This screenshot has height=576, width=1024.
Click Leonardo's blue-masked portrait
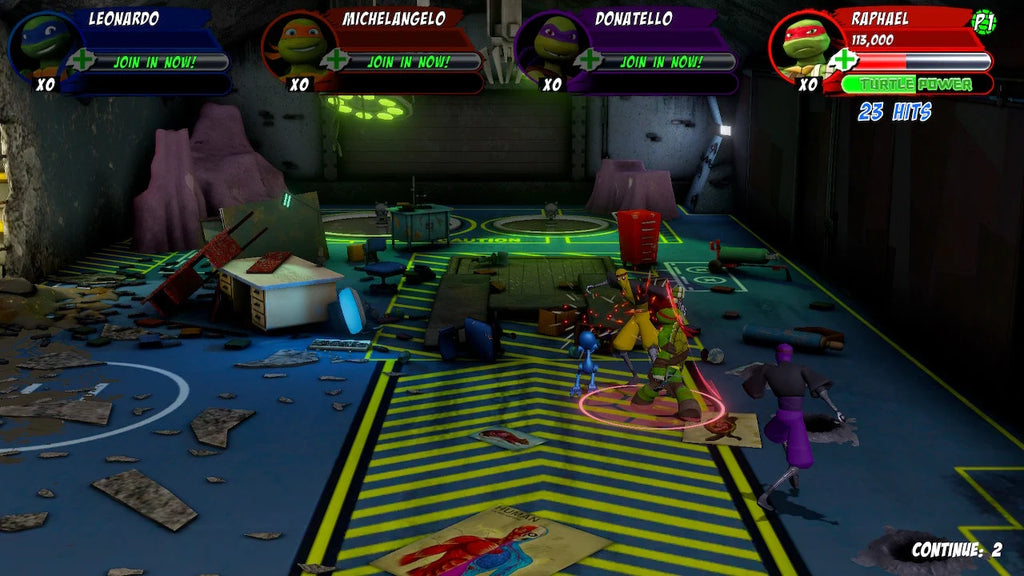tap(41, 44)
